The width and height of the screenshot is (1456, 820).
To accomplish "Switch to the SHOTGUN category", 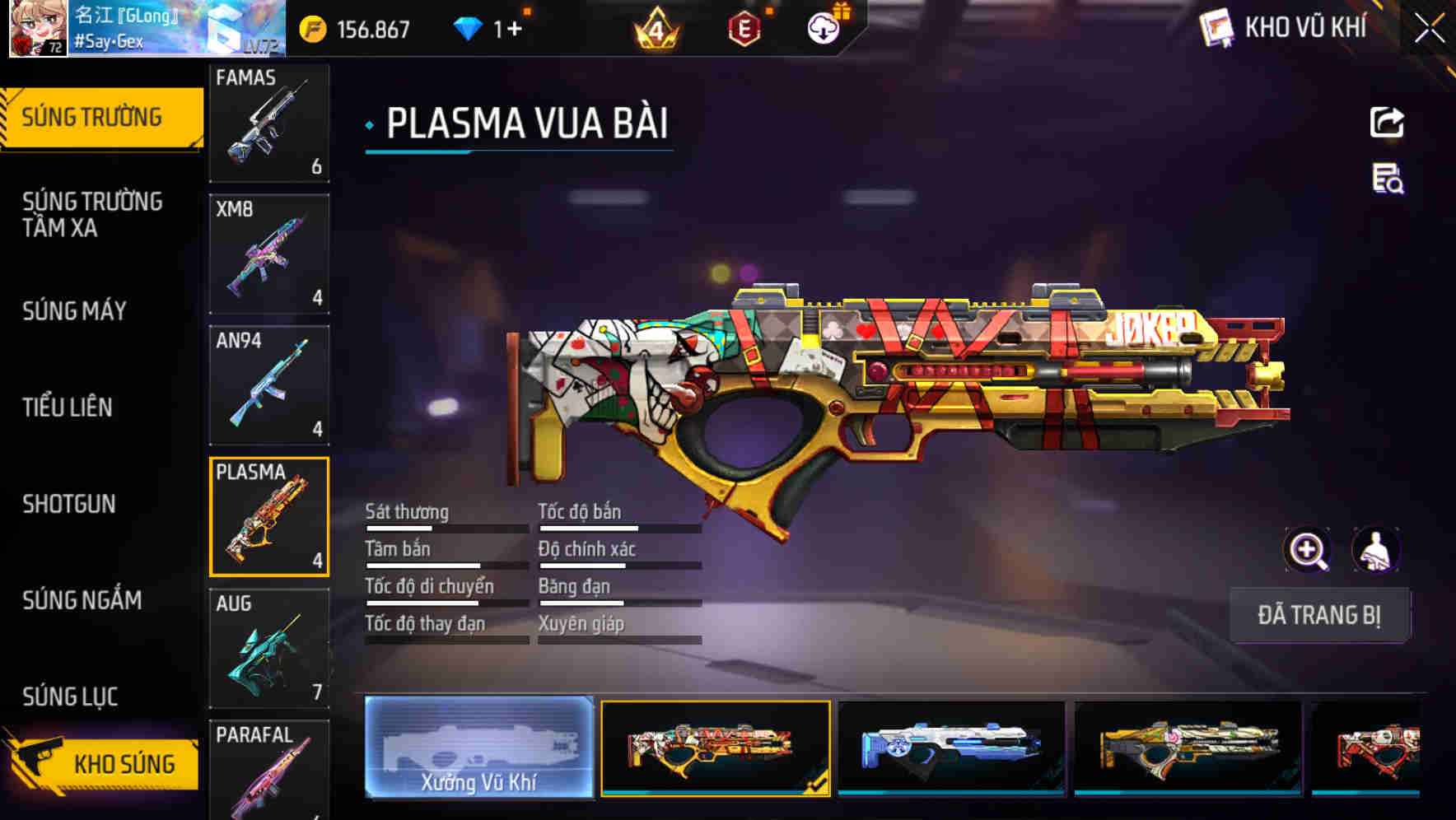I will tap(70, 504).
